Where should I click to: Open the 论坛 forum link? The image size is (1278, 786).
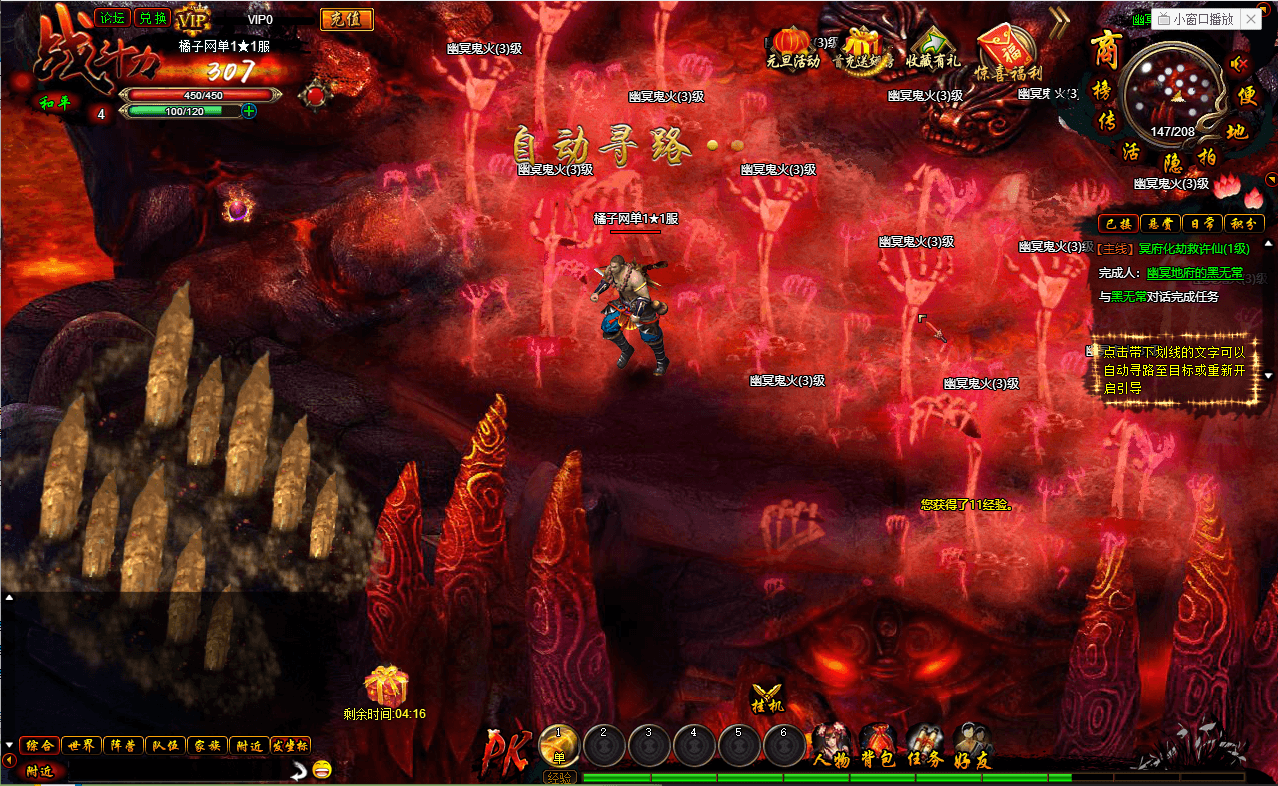click(112, 19)
